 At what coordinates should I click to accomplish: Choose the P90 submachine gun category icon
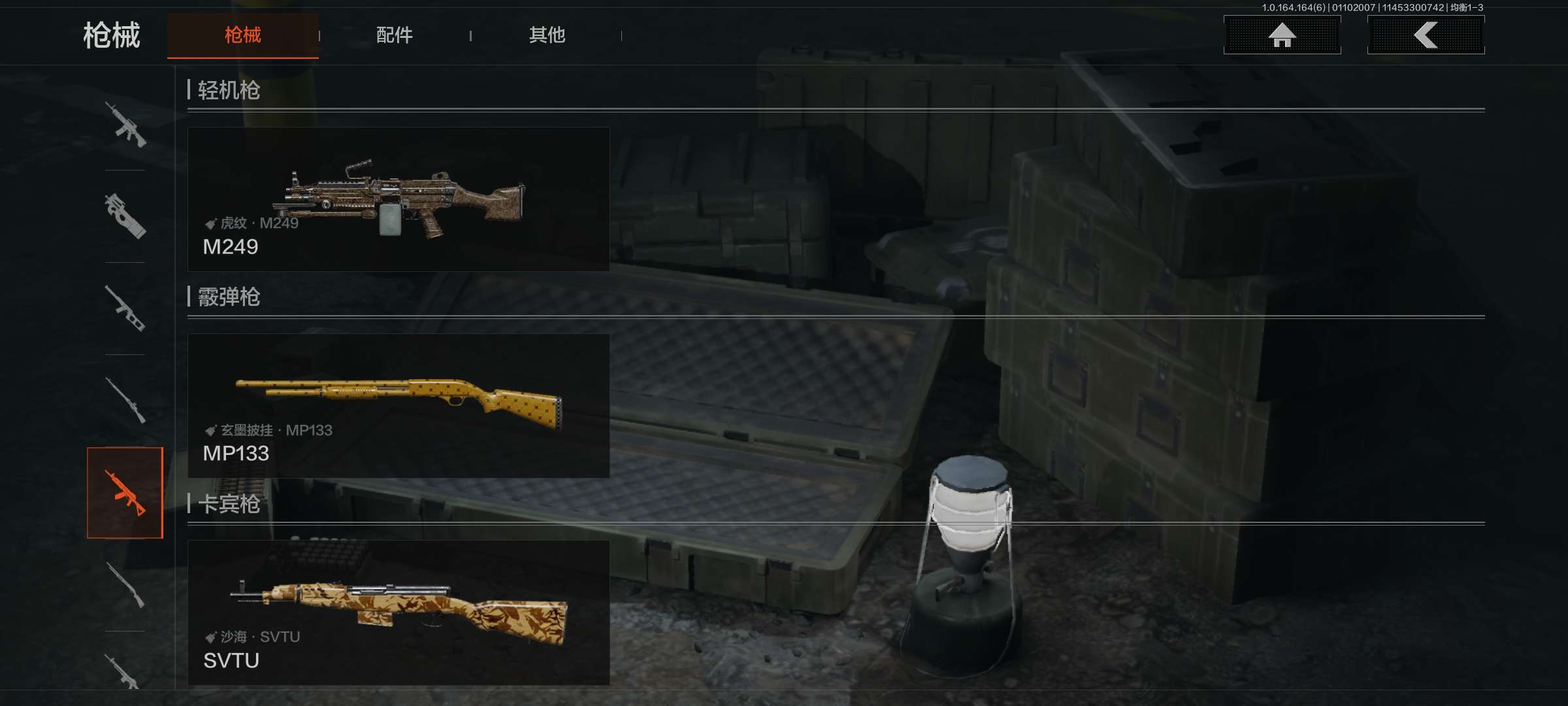(125, 216)
